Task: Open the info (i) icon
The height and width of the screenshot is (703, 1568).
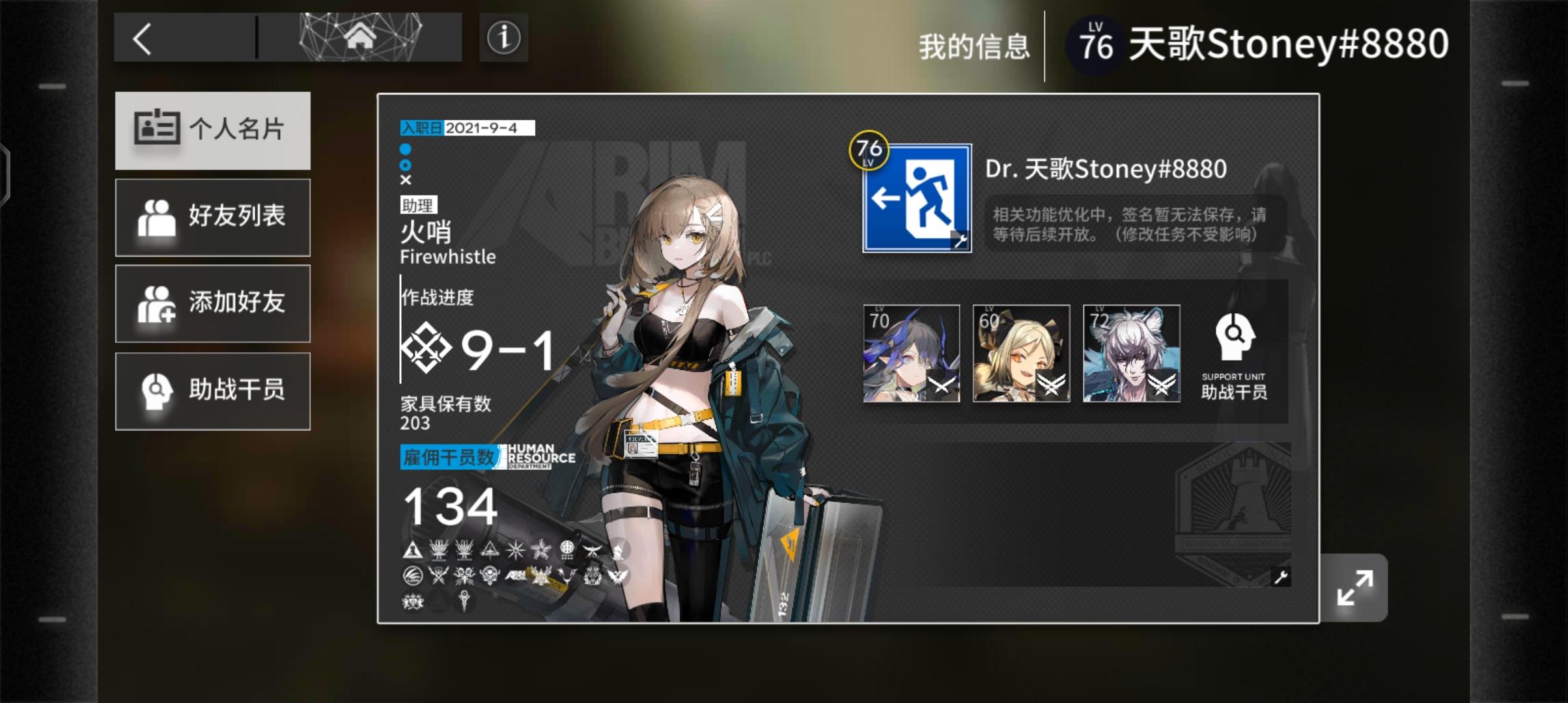Action: click(503, 37)
